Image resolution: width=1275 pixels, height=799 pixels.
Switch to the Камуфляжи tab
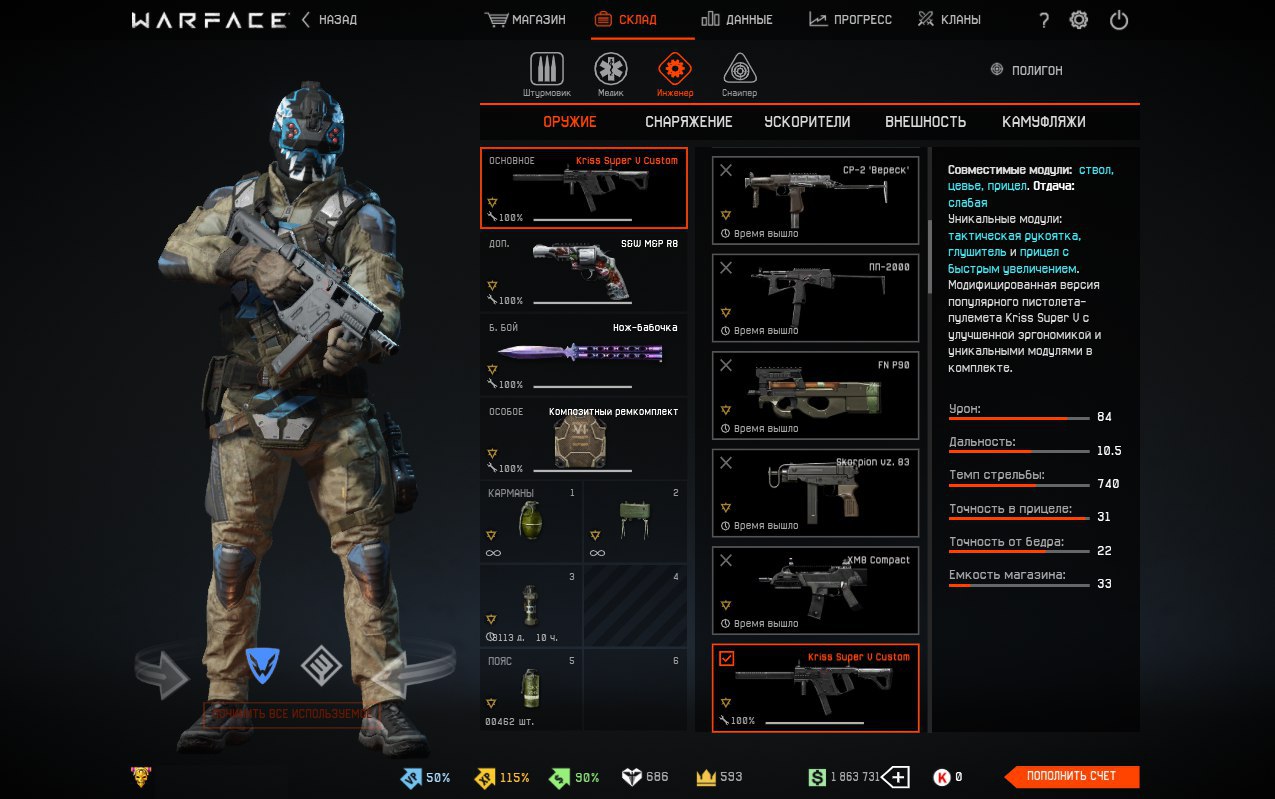click(x=1043, y=122)
